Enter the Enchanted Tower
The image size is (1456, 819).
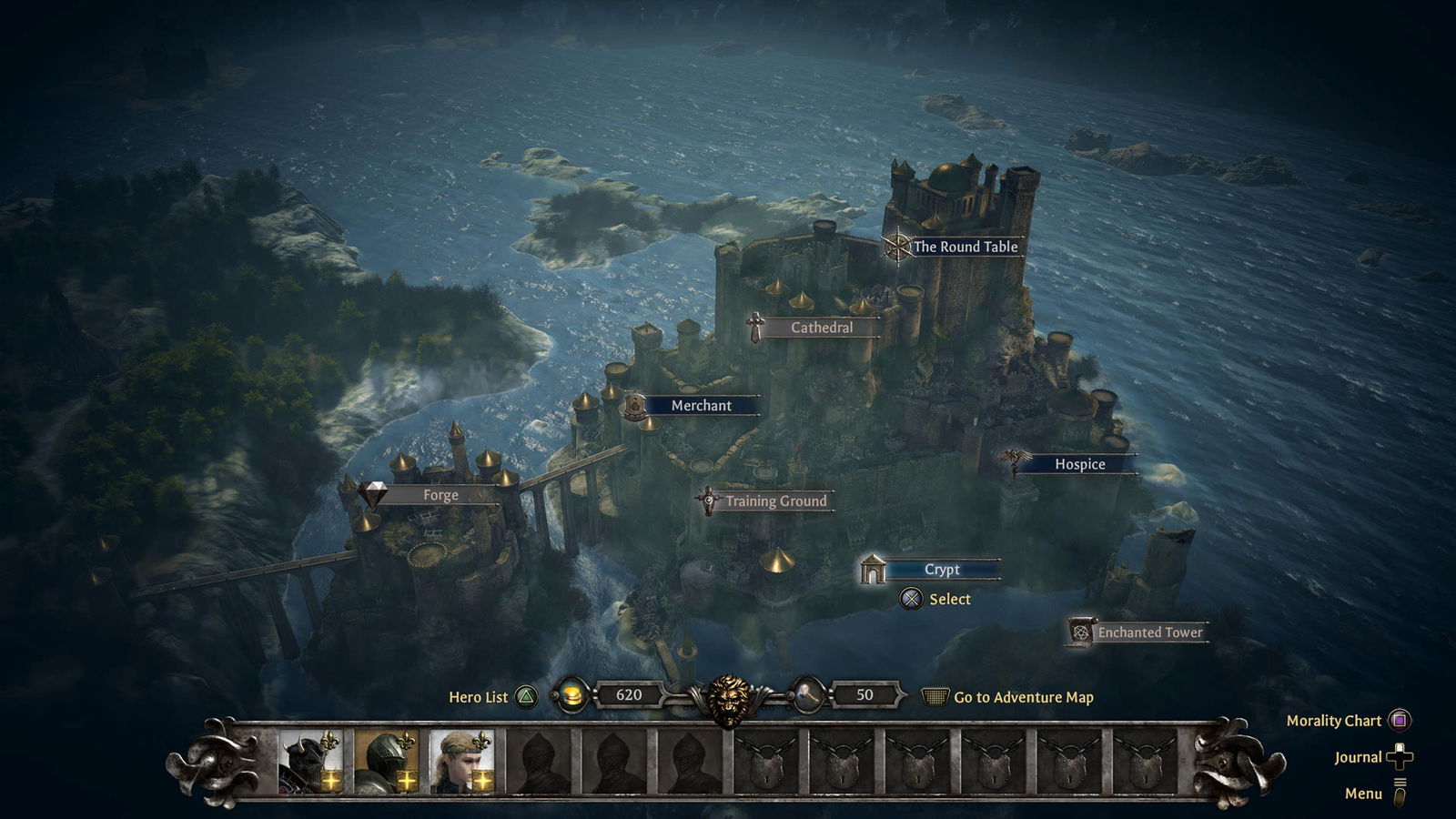click(x=1149, y=632)
